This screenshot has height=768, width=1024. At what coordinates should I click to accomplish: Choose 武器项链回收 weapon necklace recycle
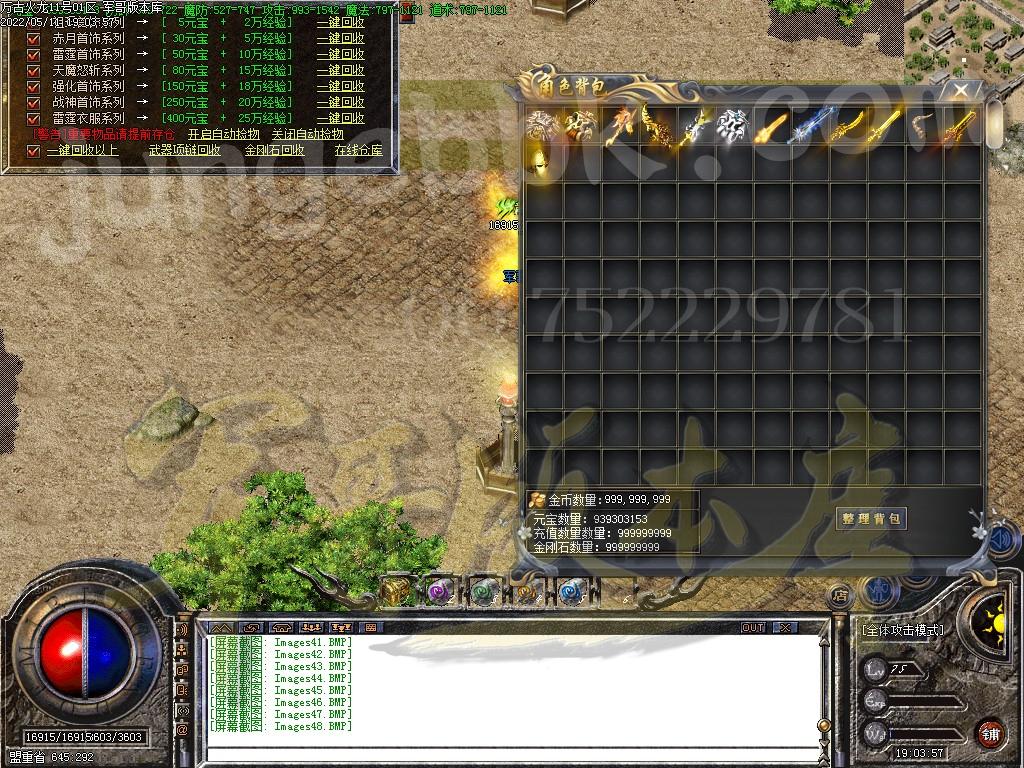coord(184,151)
